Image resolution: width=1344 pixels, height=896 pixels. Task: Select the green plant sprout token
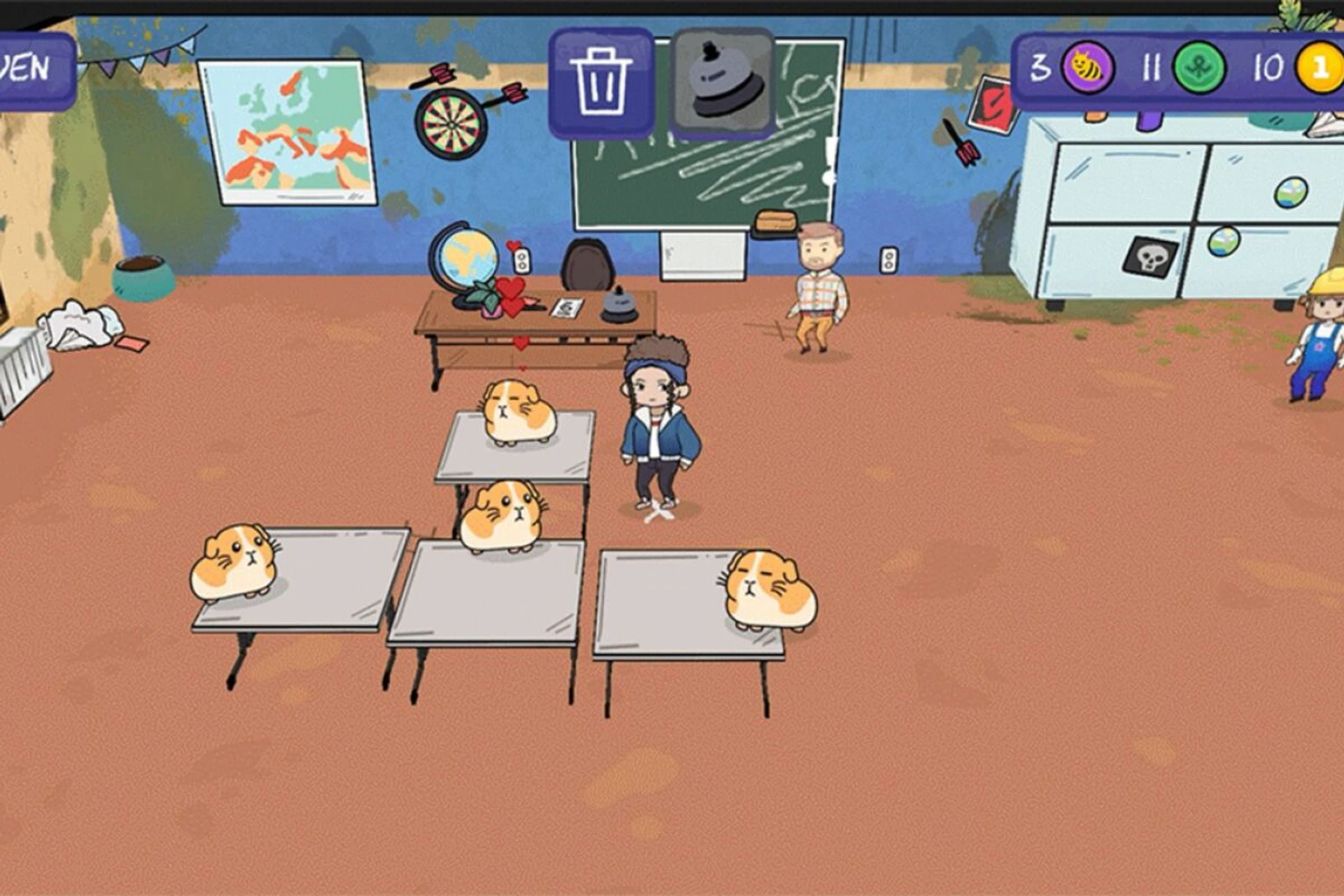click(x=1199, y=68)
